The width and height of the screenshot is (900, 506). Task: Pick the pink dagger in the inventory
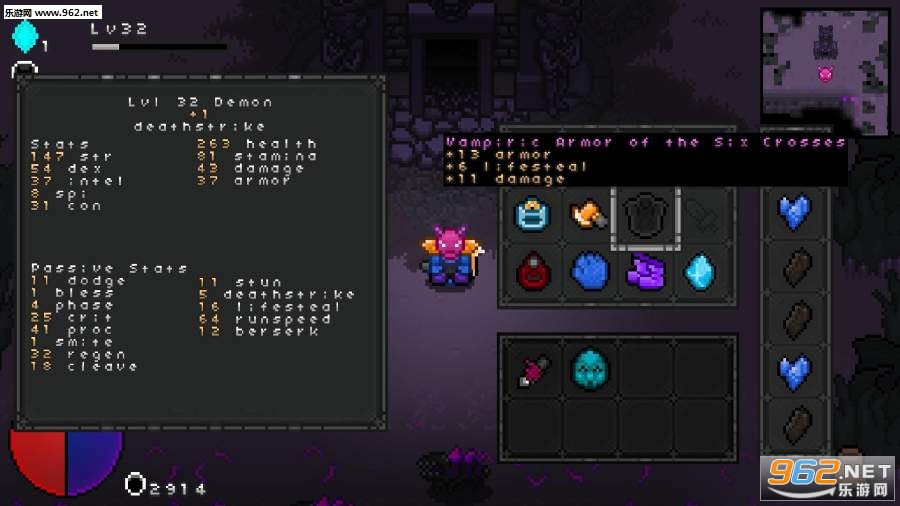point(531,369)
